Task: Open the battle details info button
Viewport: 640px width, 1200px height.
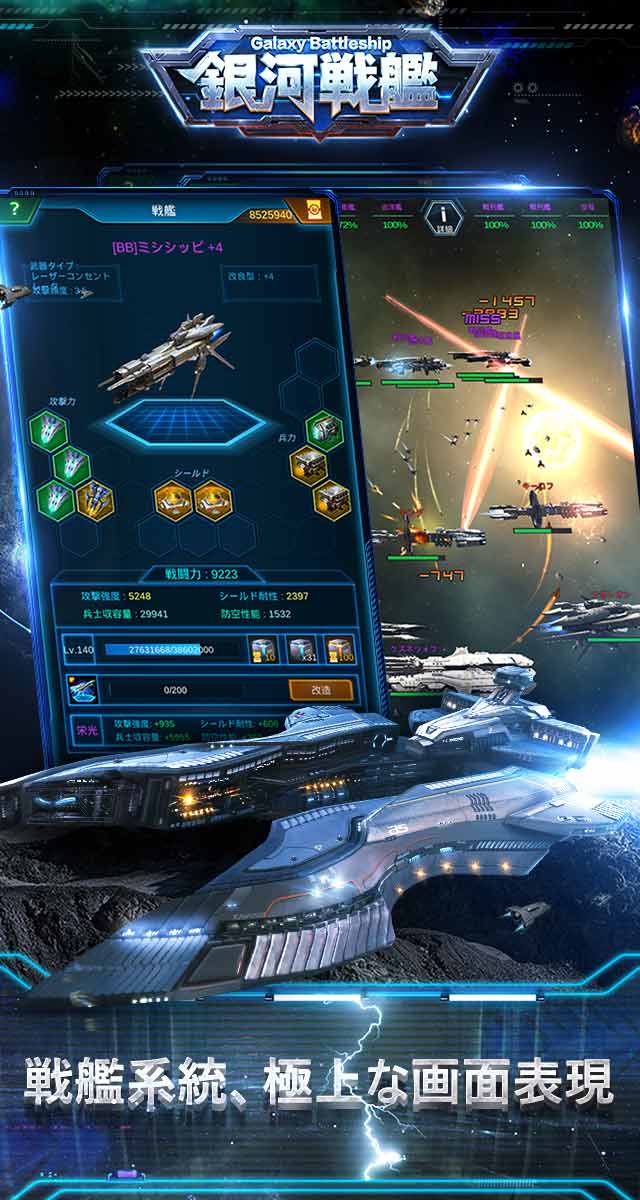Action: 441,214
